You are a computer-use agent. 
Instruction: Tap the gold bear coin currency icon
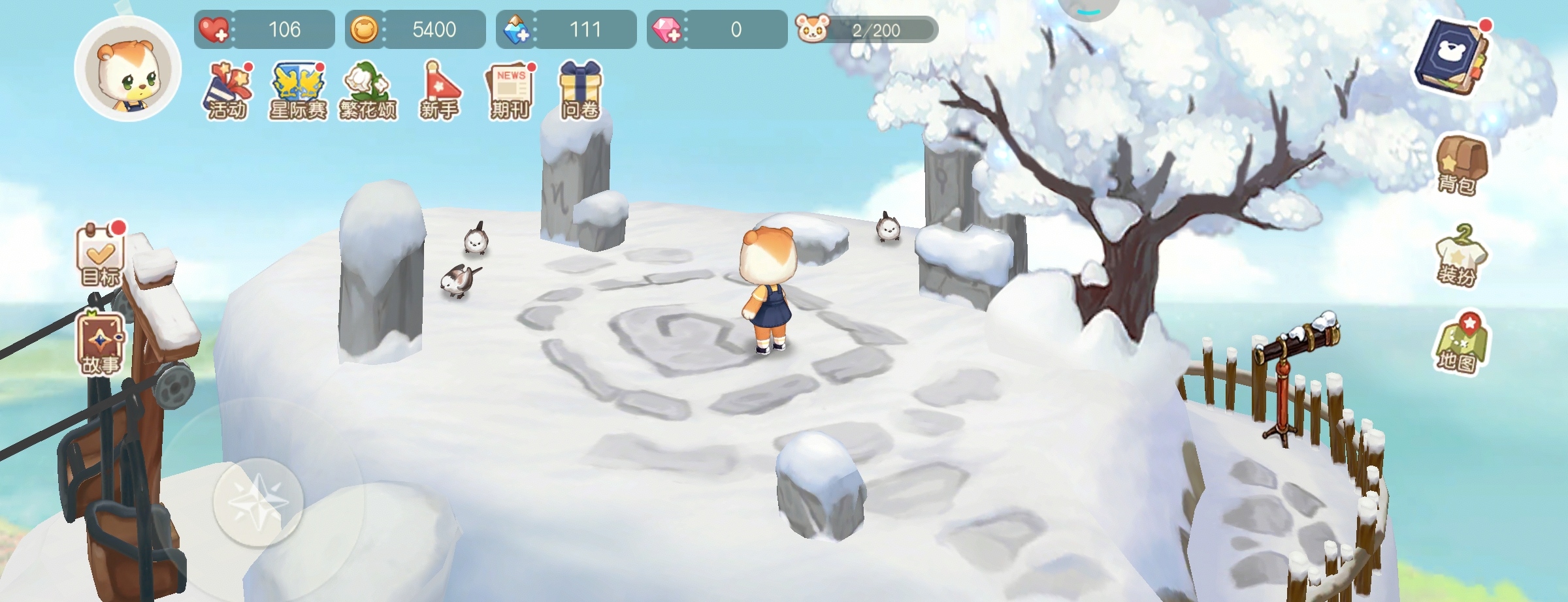364,30
